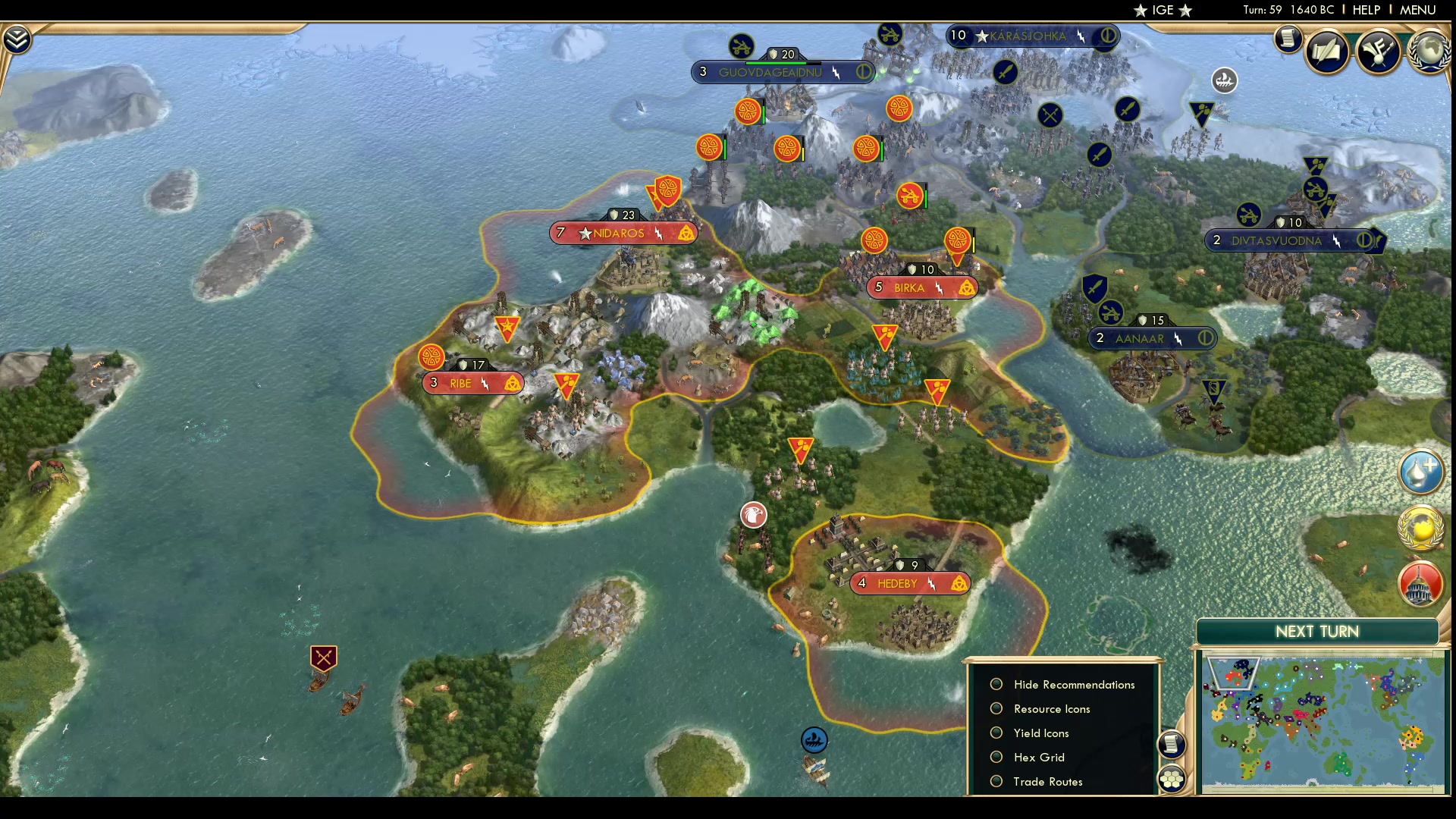Click the blue droplet icon on the right edge
The height and width of the screenshot is (819, 1456).
point(1422,472)
